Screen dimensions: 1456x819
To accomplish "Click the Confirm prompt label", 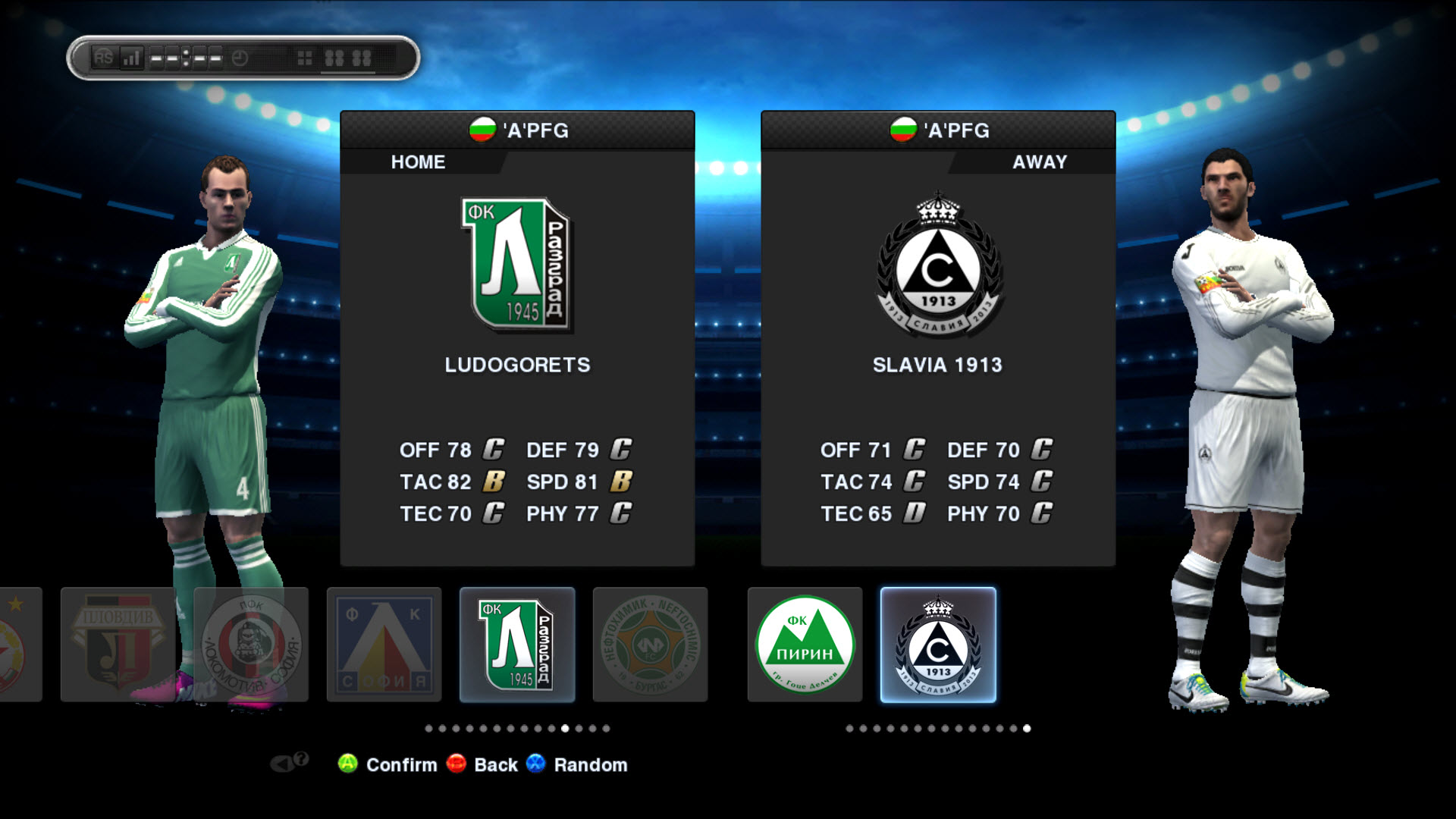I will (x=401, y=764).
